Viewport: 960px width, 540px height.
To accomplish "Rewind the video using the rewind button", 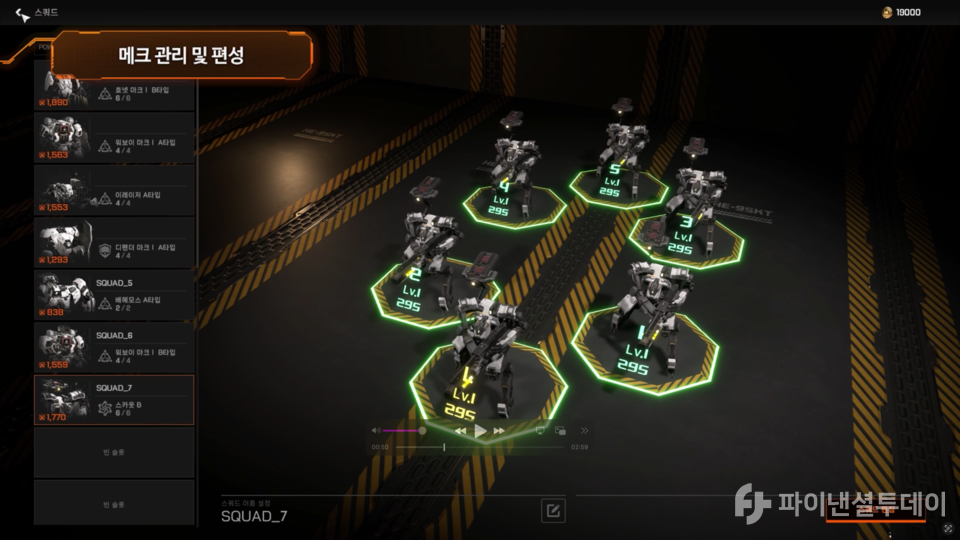I will [461, 431].
